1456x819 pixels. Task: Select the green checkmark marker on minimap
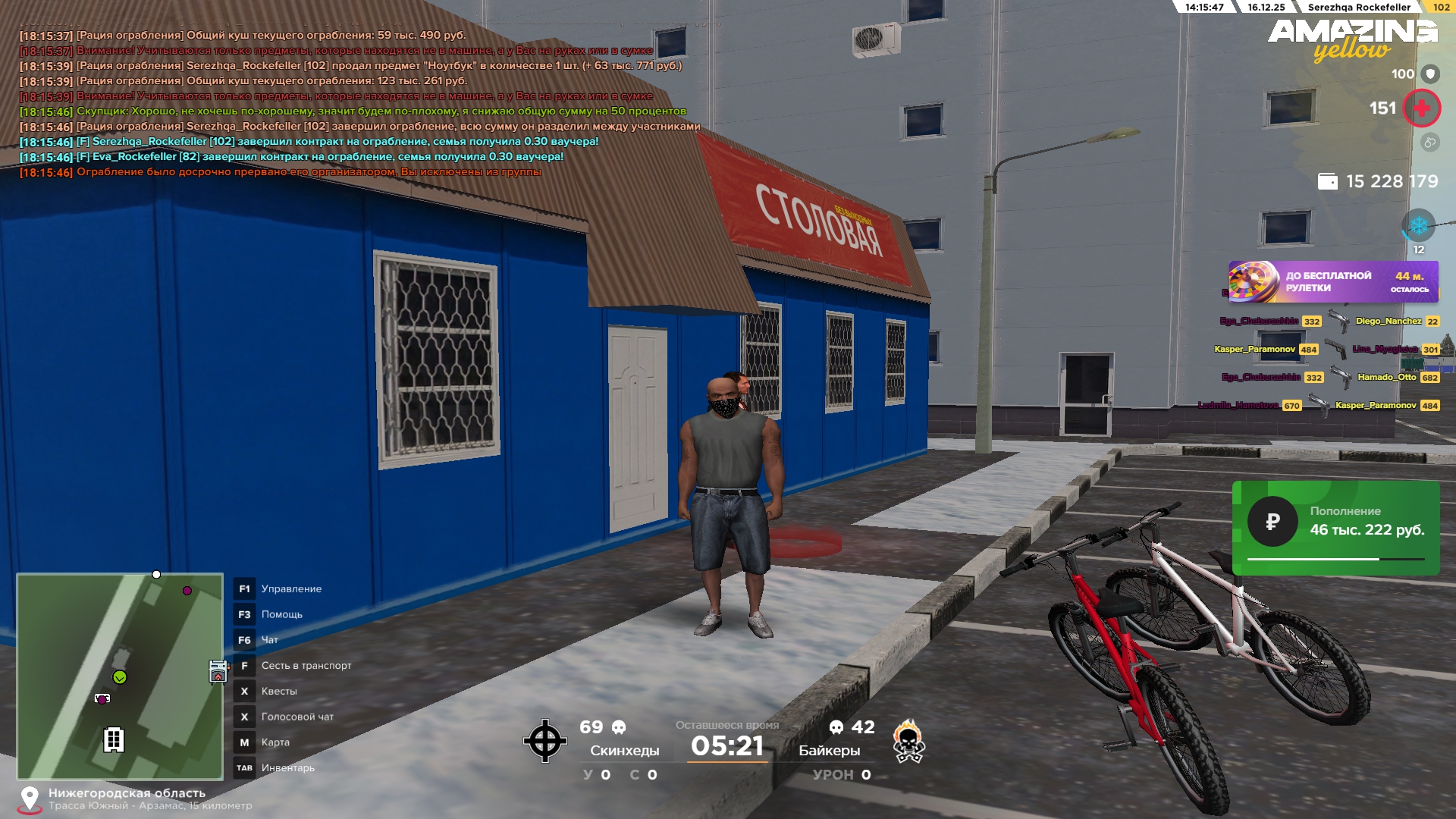click(120, 677)
